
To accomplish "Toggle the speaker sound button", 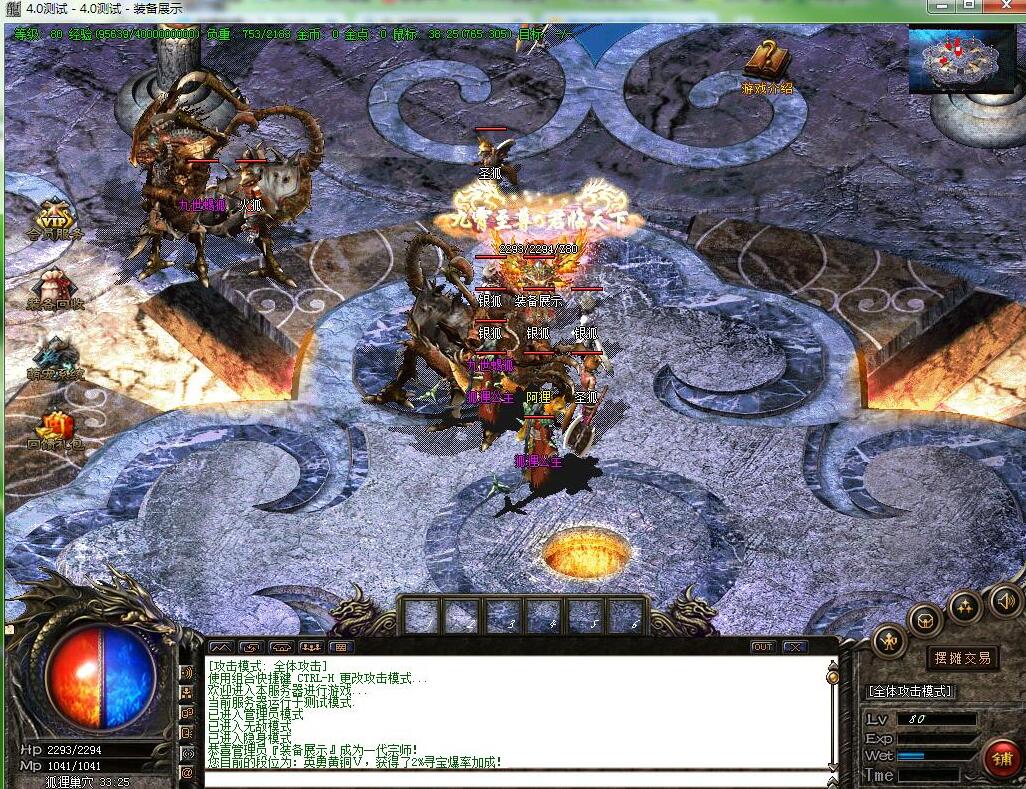I will (x=1006, y=599).
